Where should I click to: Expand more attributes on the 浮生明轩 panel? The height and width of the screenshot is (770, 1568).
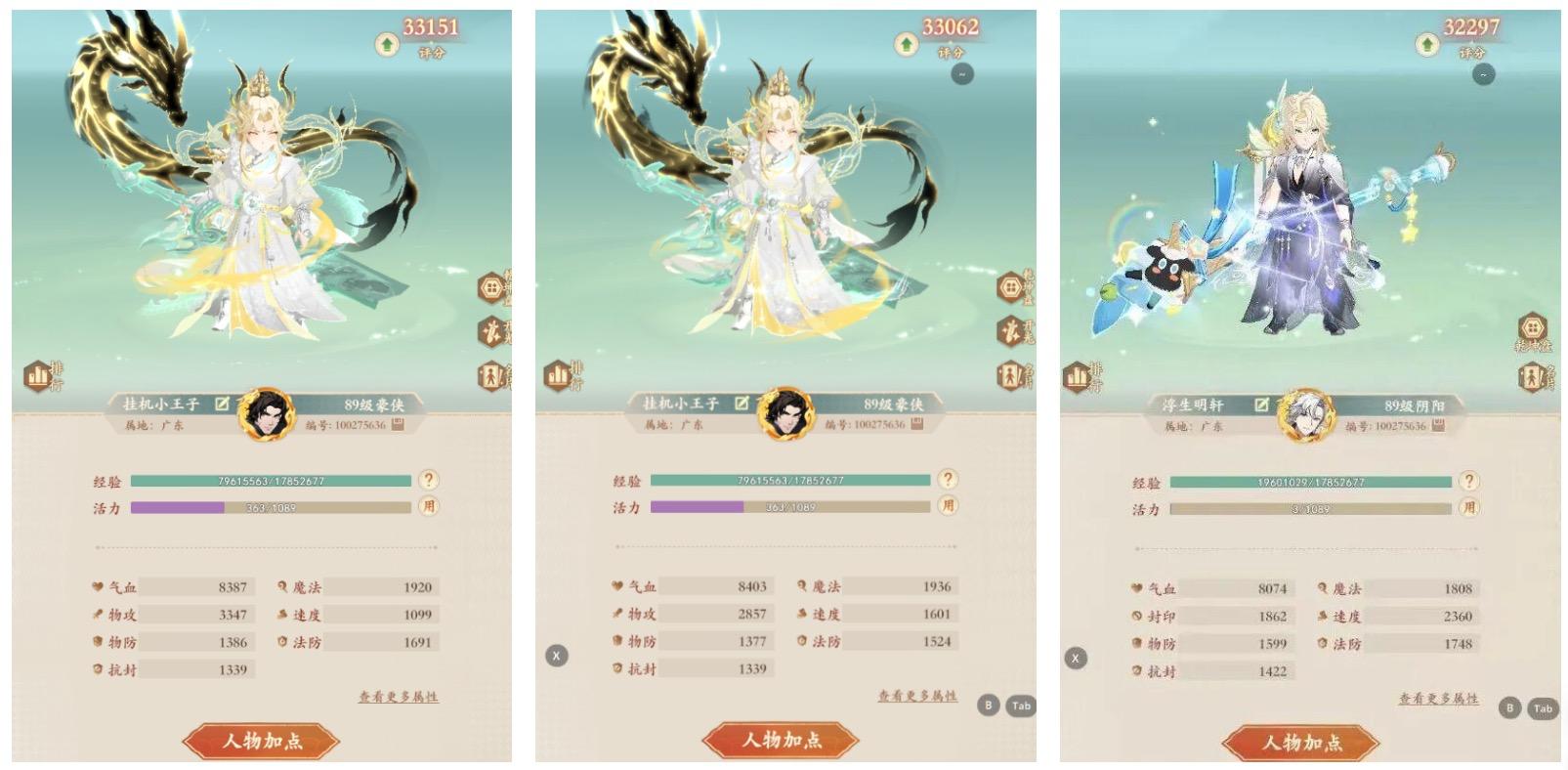point(1439,699)
